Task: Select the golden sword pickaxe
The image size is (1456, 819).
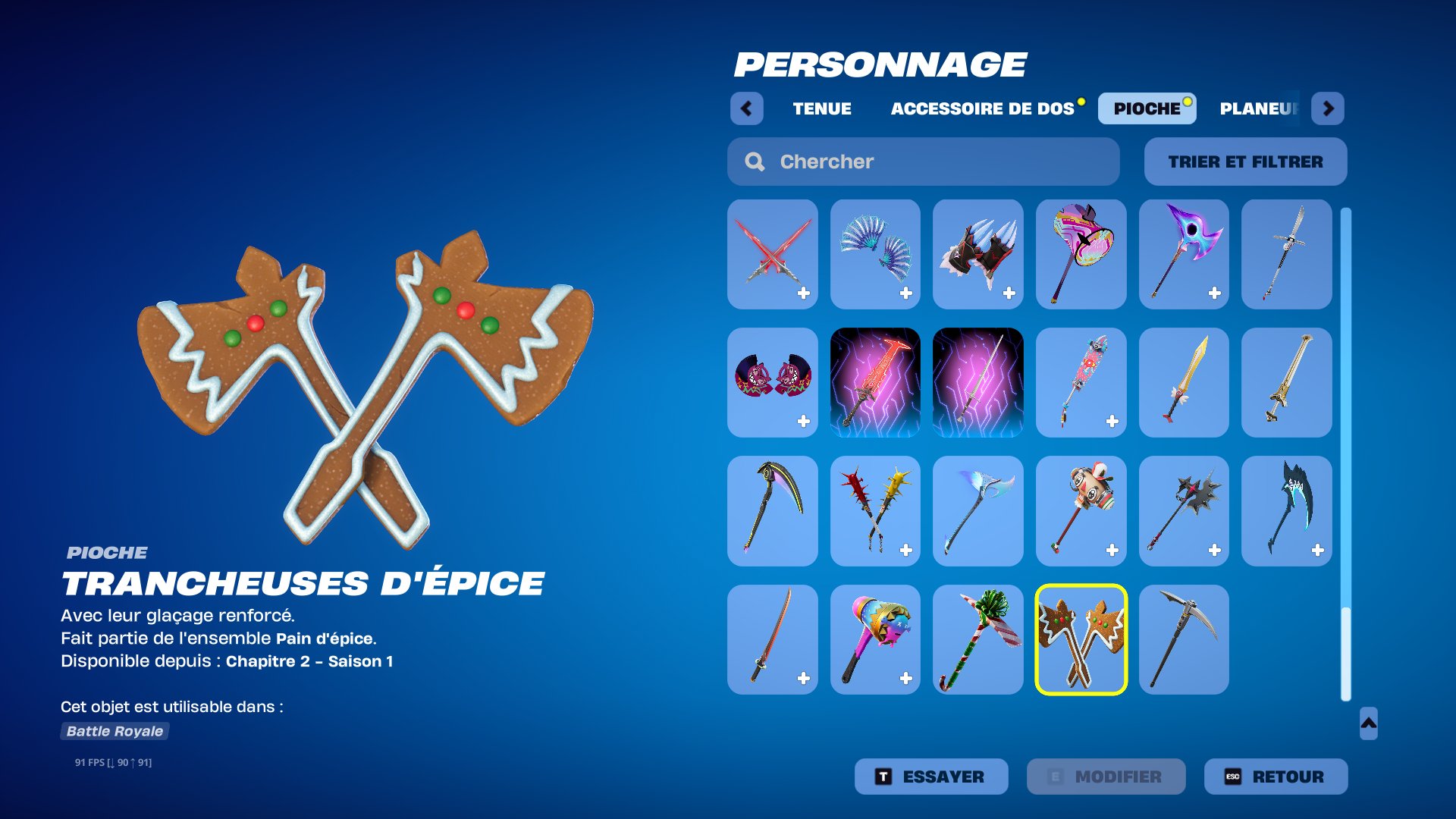Action: [x=1184, y=383]
